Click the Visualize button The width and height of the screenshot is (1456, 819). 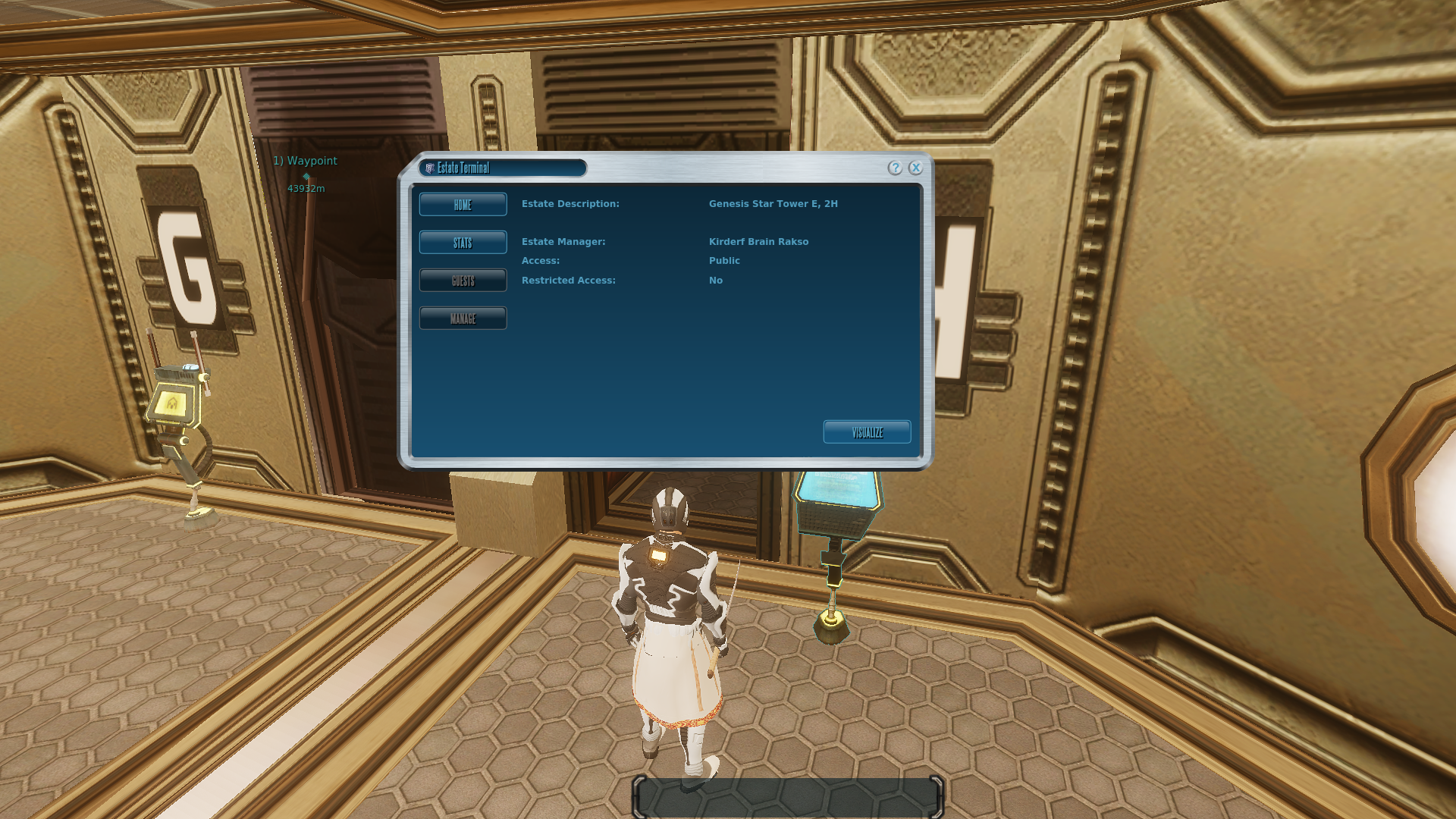click(x=867, y=432)
